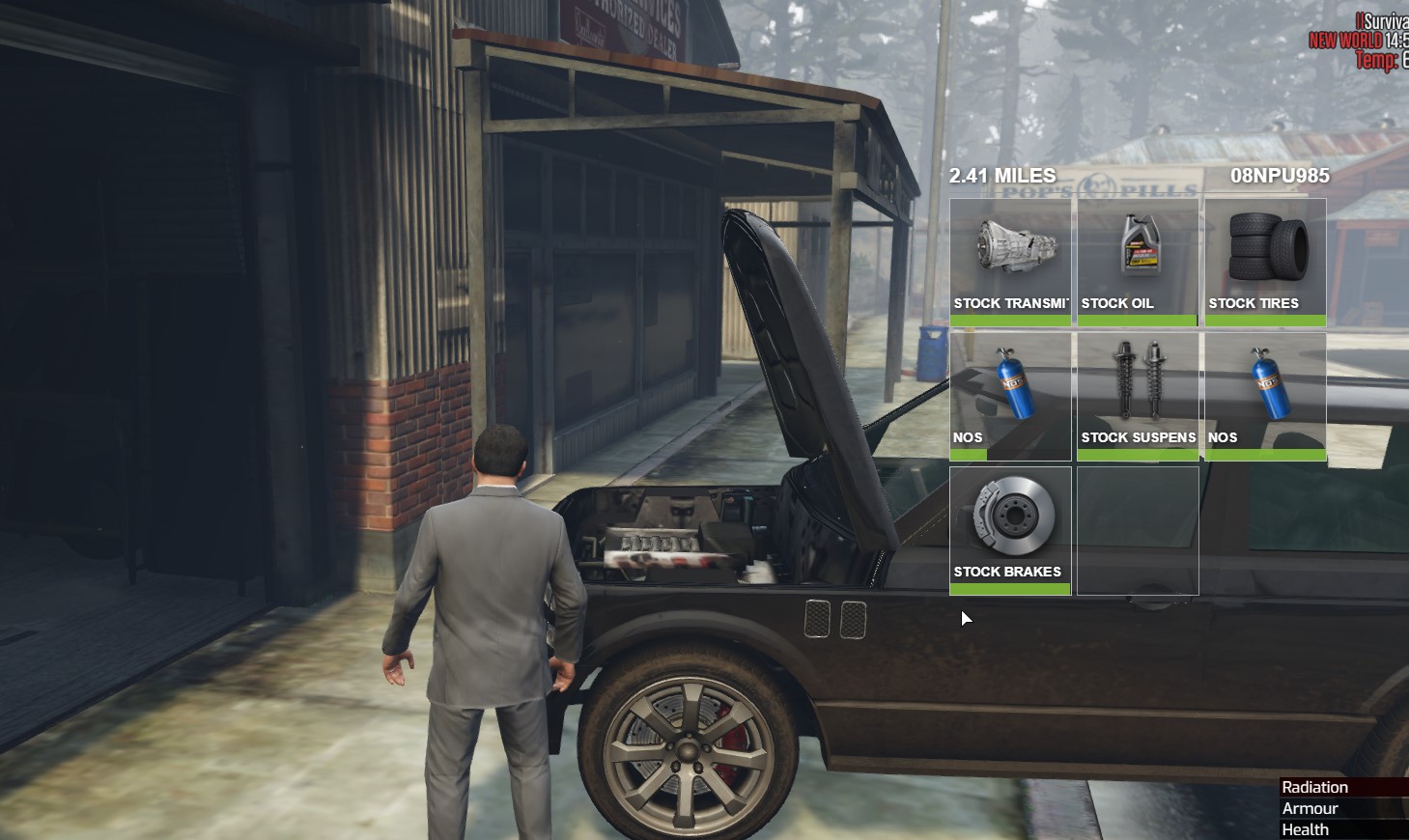This screenshot has height=840, width=1409.
Task: Click the Stock Tires slot
Action: [x=1265, y=261]
